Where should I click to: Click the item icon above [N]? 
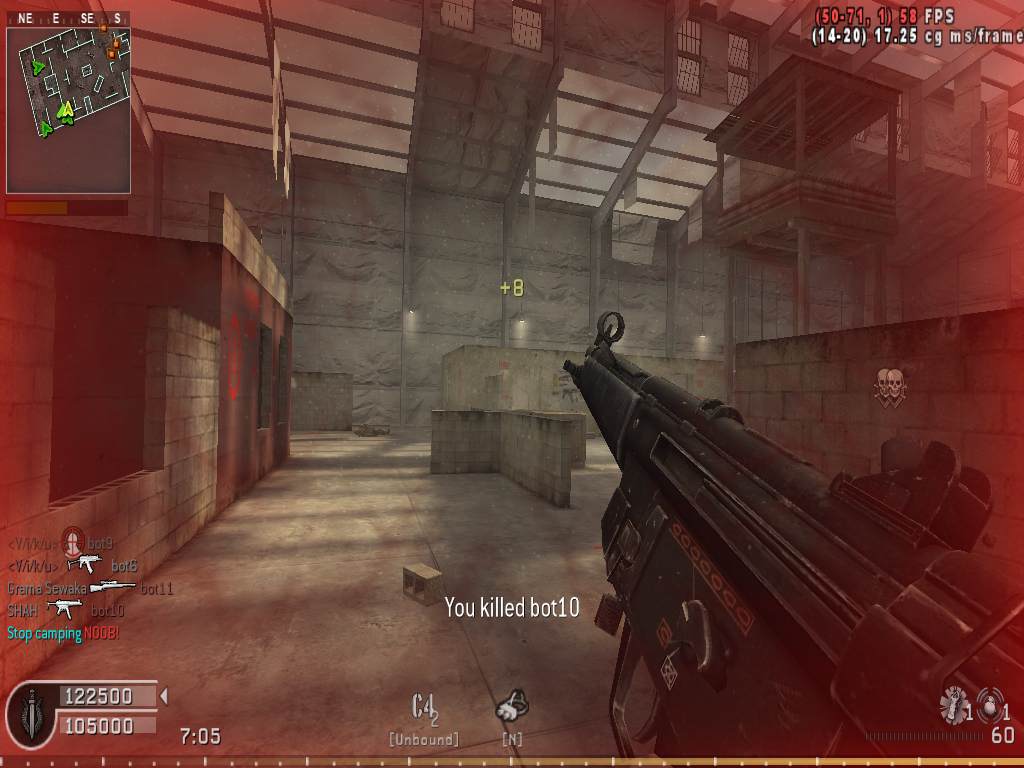point(512,707)
